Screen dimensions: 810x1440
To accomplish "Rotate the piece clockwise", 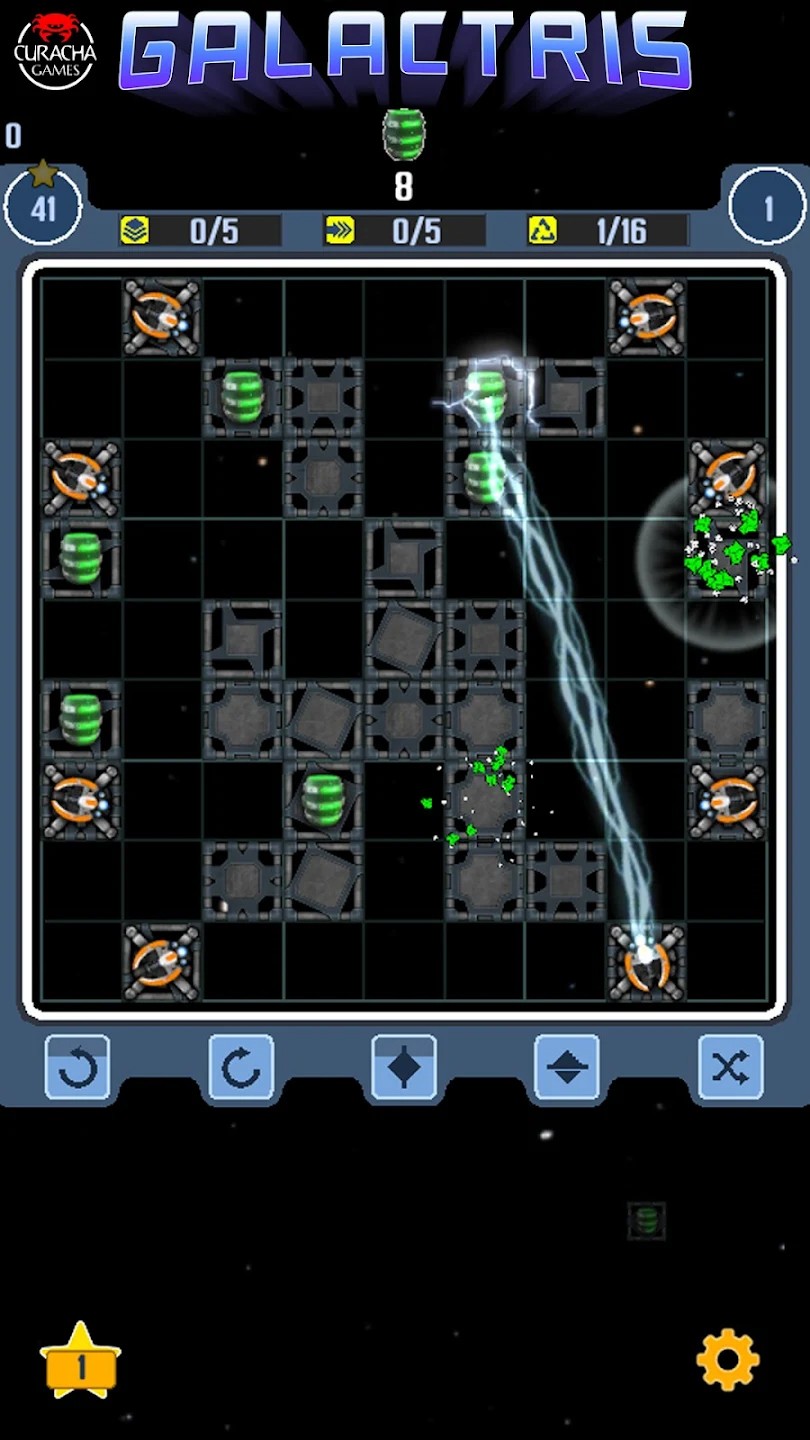I will pos(241,1068).
